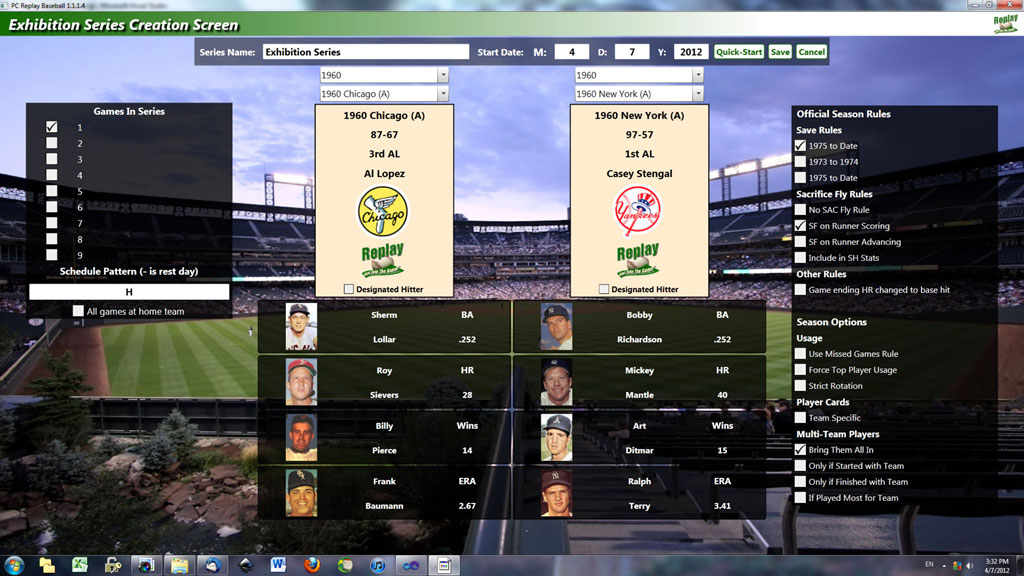
Task: Edit the Series Name text field
Action: point(365,52)
